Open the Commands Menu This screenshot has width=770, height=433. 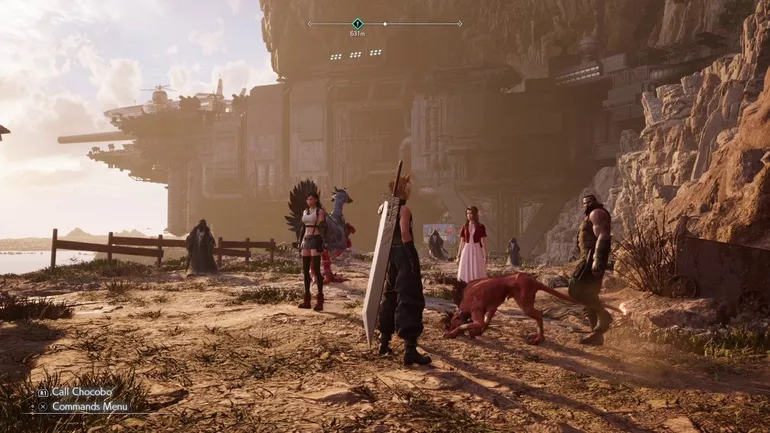pyautogui.click(x=90, y=406)
